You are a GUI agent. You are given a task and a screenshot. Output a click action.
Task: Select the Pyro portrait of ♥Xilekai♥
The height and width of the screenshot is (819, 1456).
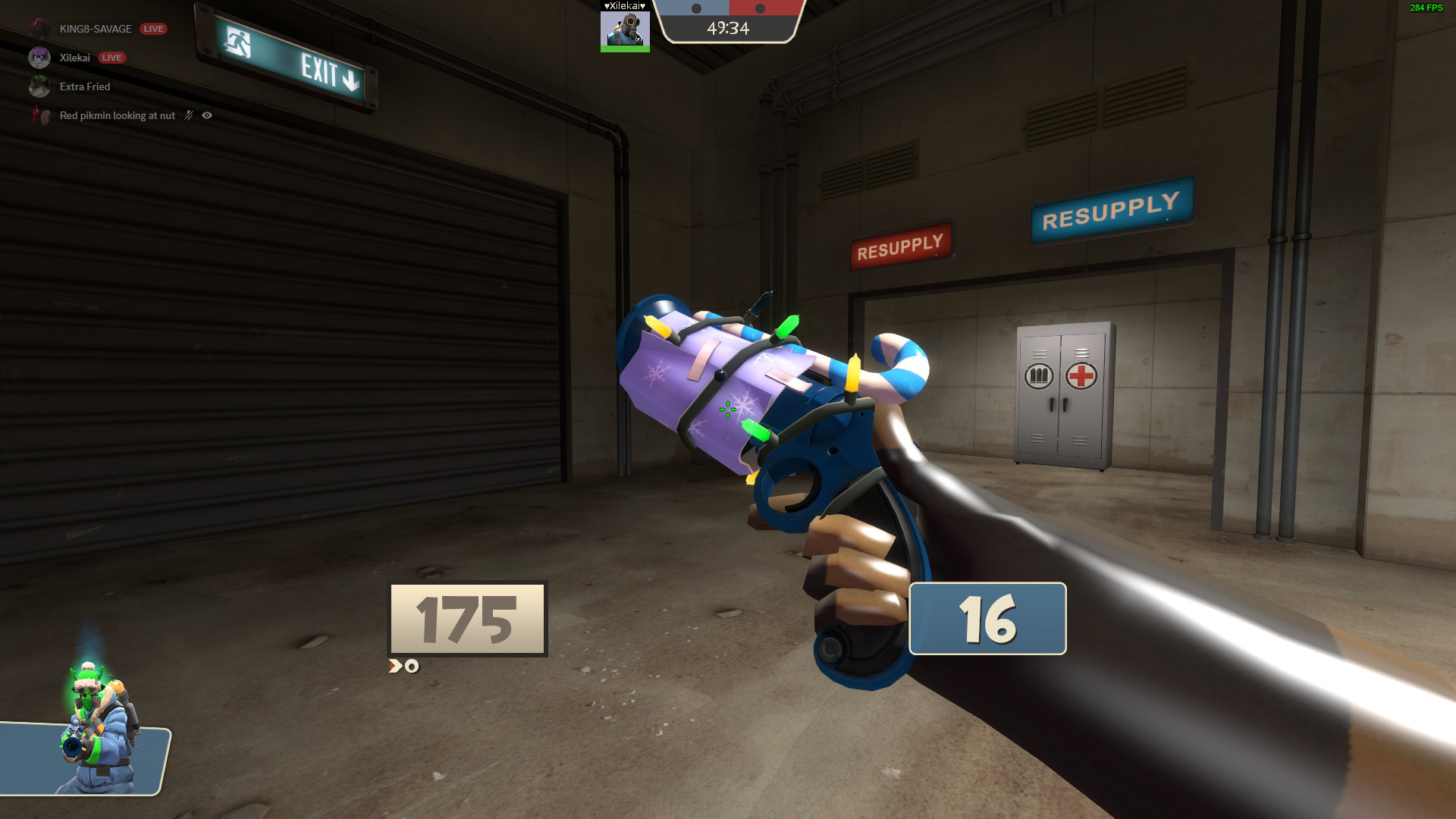click(x=626, y=30)
